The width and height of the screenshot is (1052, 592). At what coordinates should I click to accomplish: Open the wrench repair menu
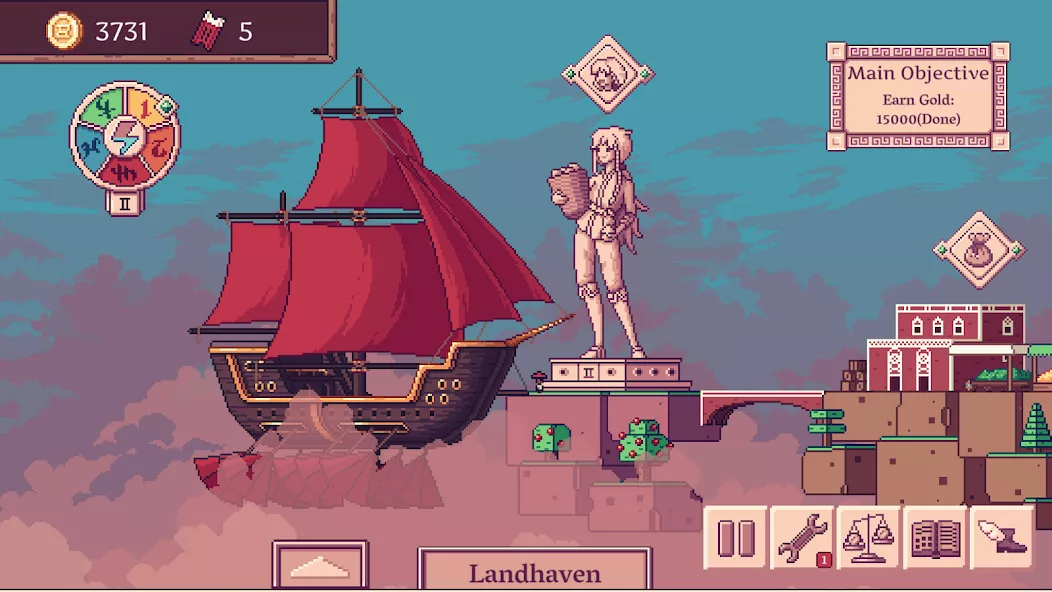[802, 538]
